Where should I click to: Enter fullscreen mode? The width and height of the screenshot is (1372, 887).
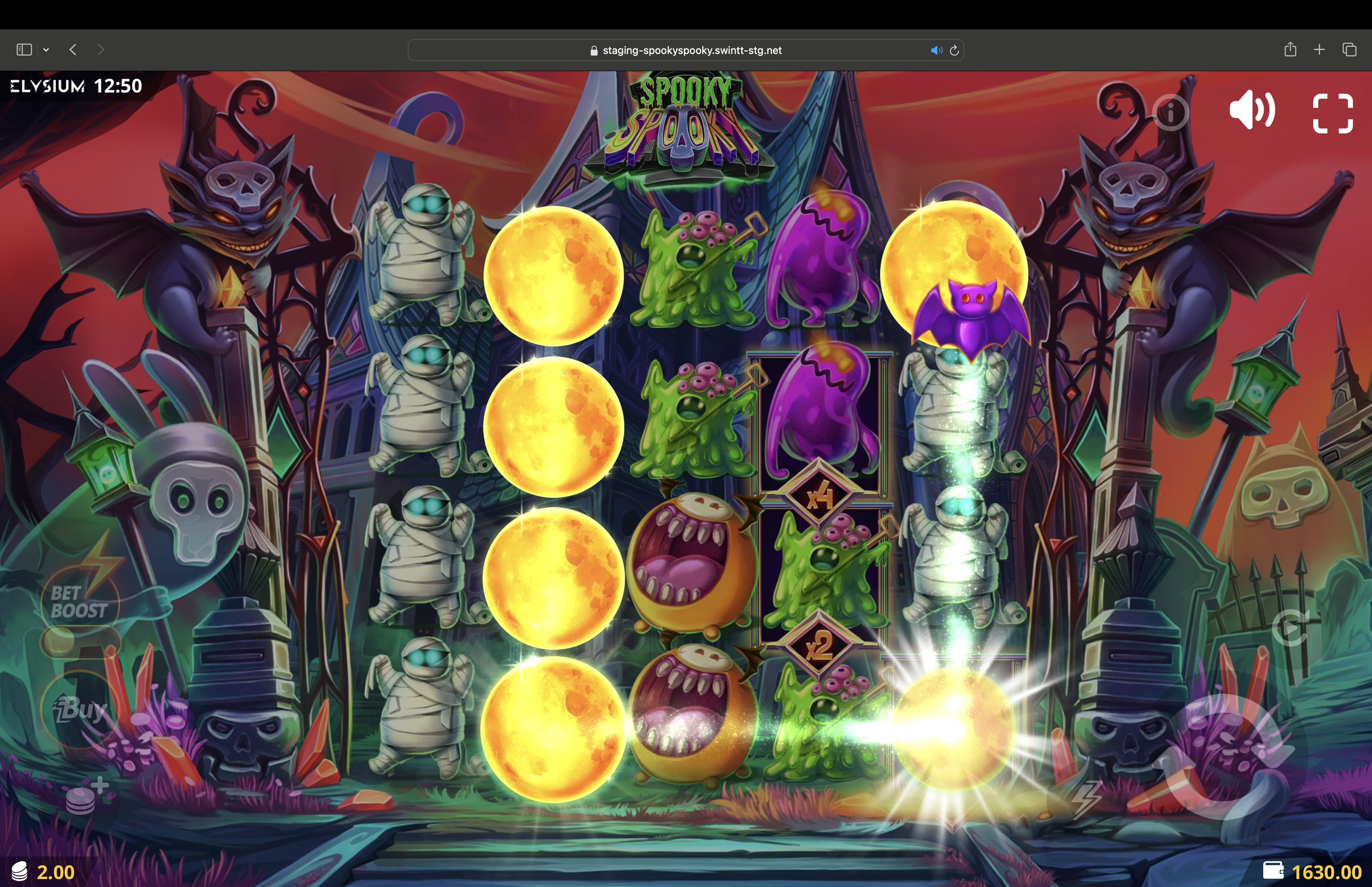click(1332, 114)
